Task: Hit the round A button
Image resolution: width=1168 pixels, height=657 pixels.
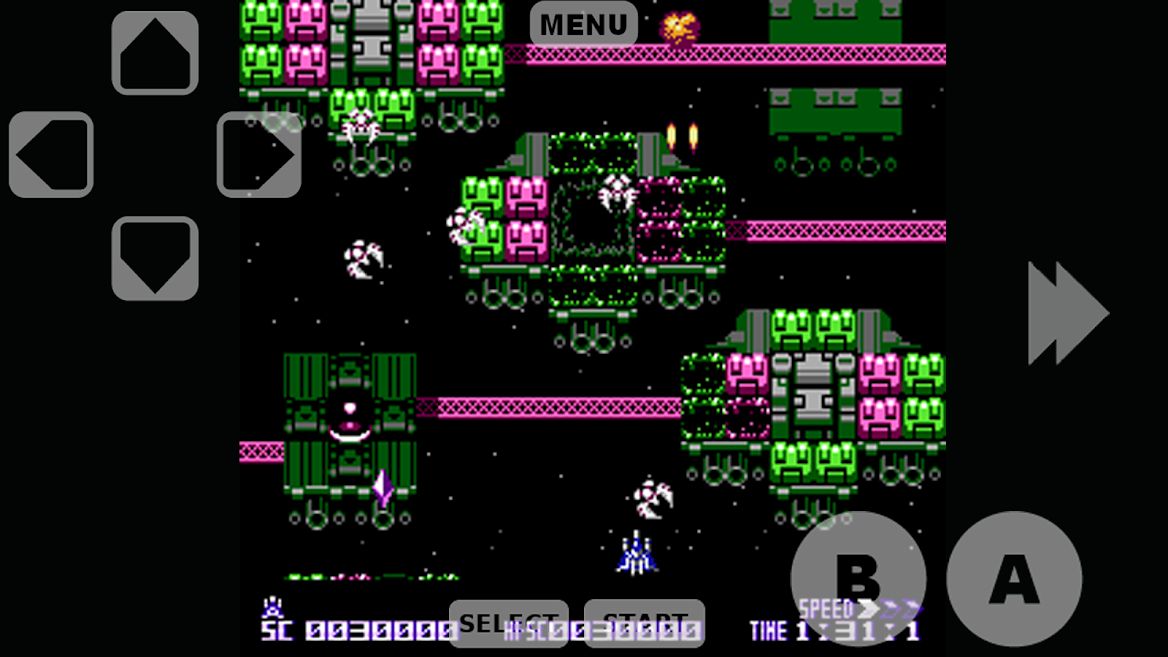Action: [x=1014, y=578]
